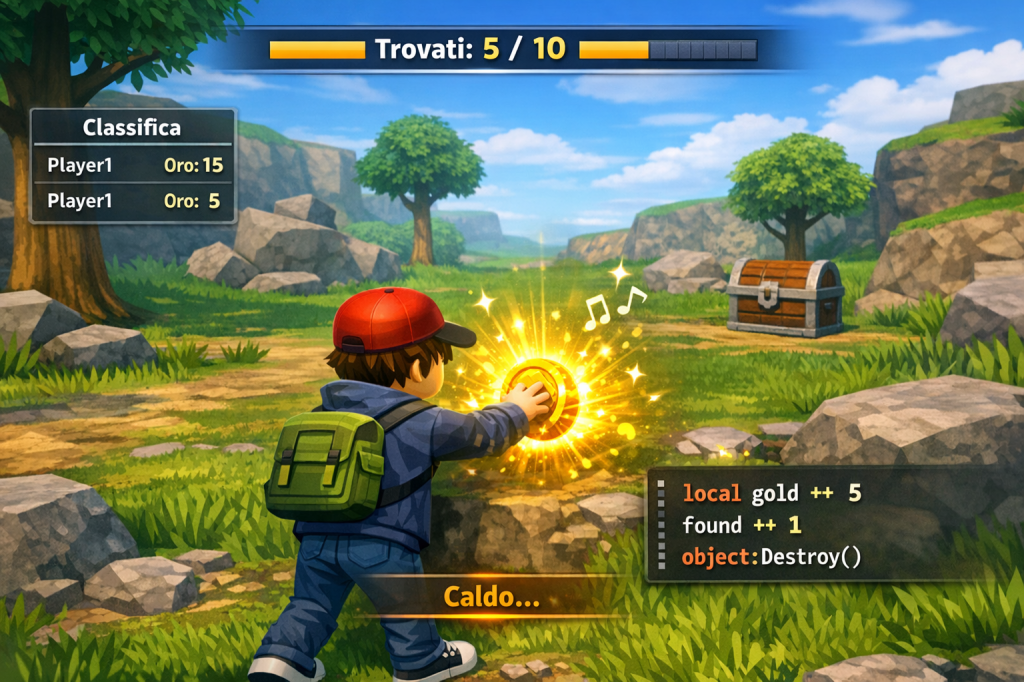The image size is (1024, 682).
Task: Select the Classifica leaderboard header
Action: pos(132,128)
